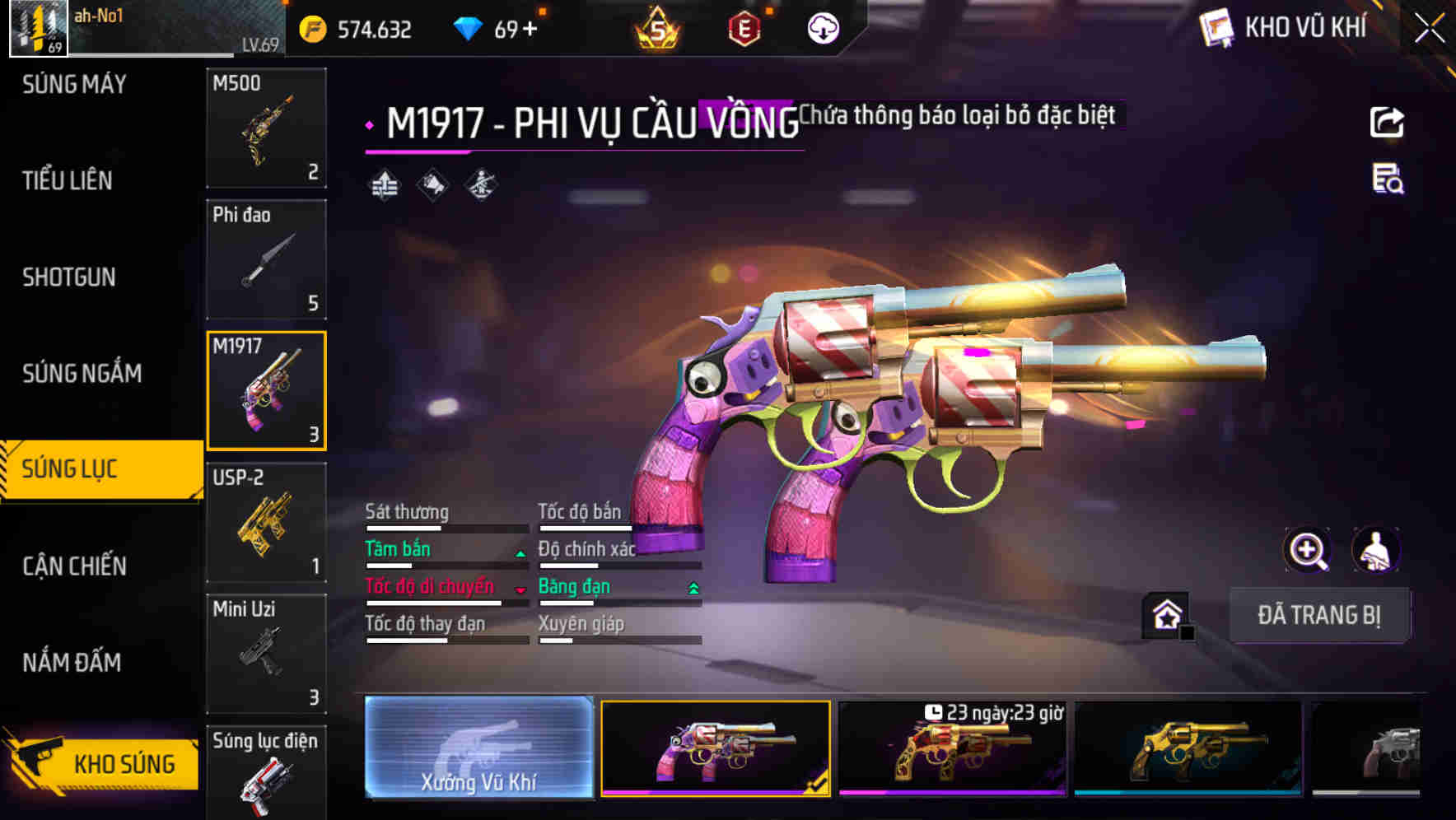The height and width of the screenshot is (820, 1456).
Task: Click the share icon at top right
Action: click(1387, 122)
